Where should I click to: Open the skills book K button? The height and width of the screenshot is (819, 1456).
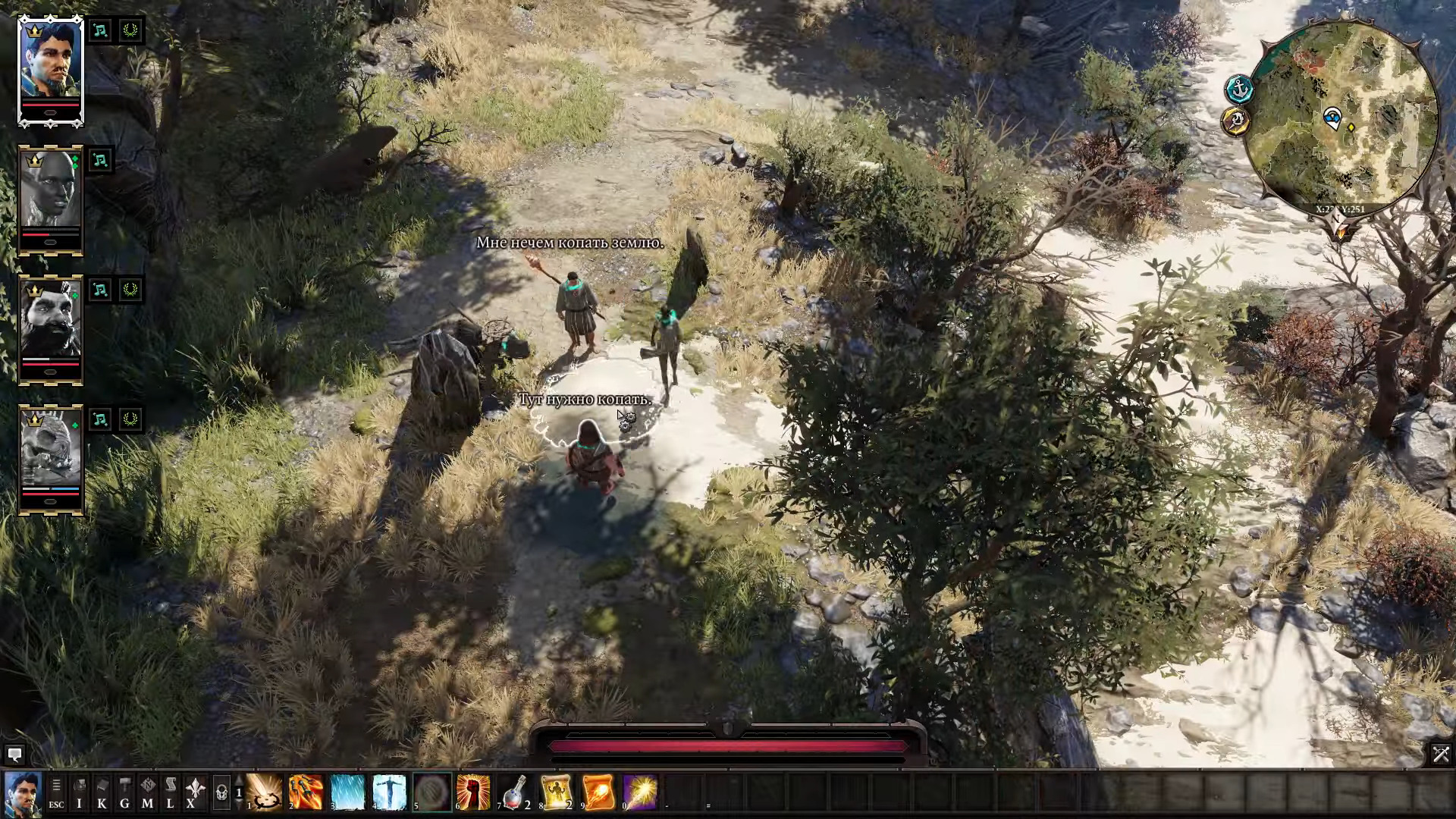102,792
